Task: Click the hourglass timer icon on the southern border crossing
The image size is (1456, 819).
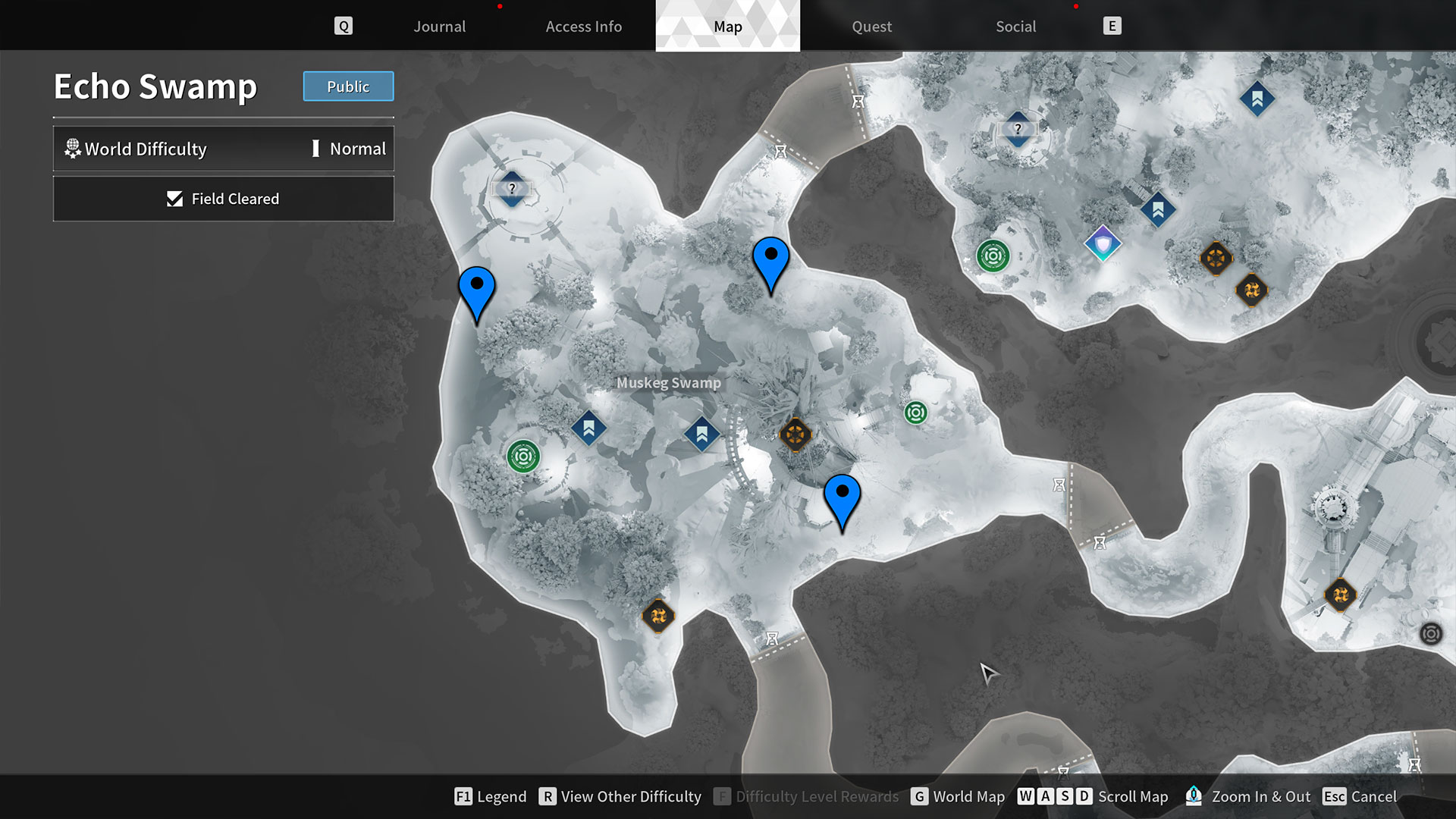Action: pos(772,640)
